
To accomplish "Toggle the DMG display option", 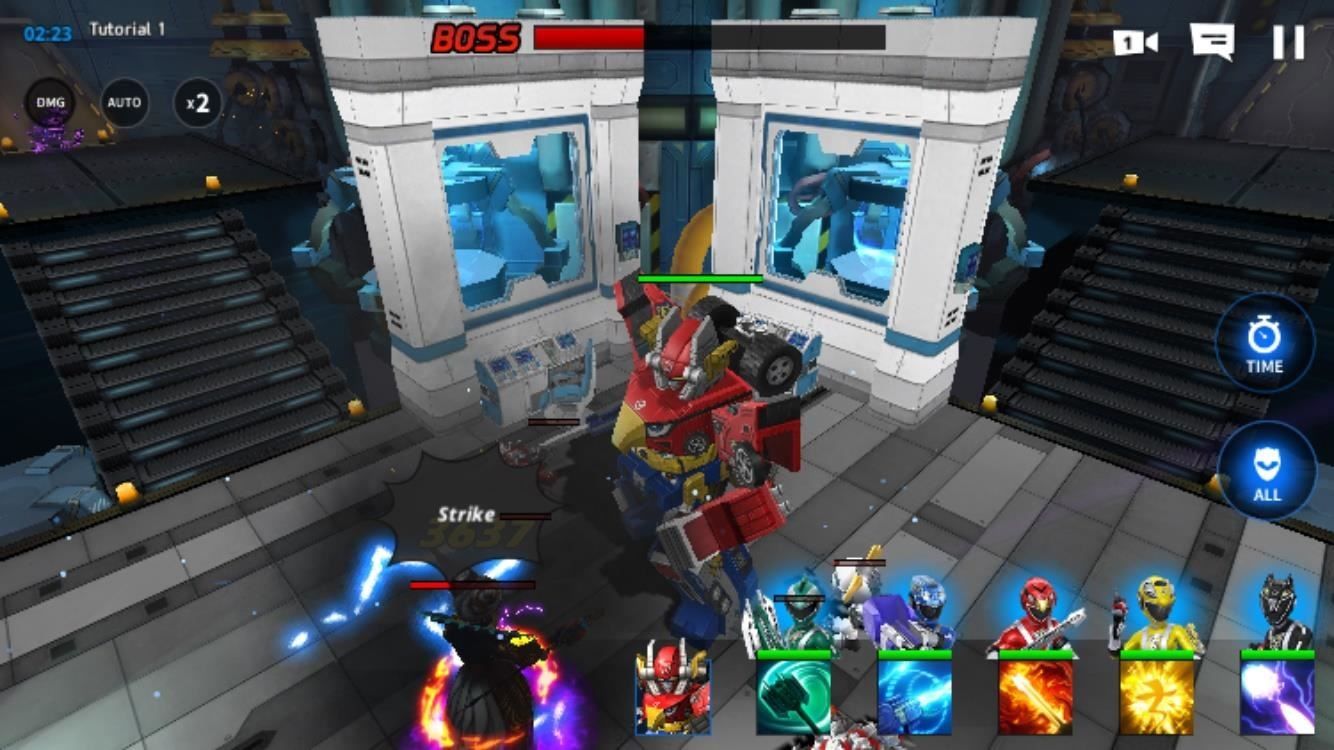I will click(x=50, y=102).
